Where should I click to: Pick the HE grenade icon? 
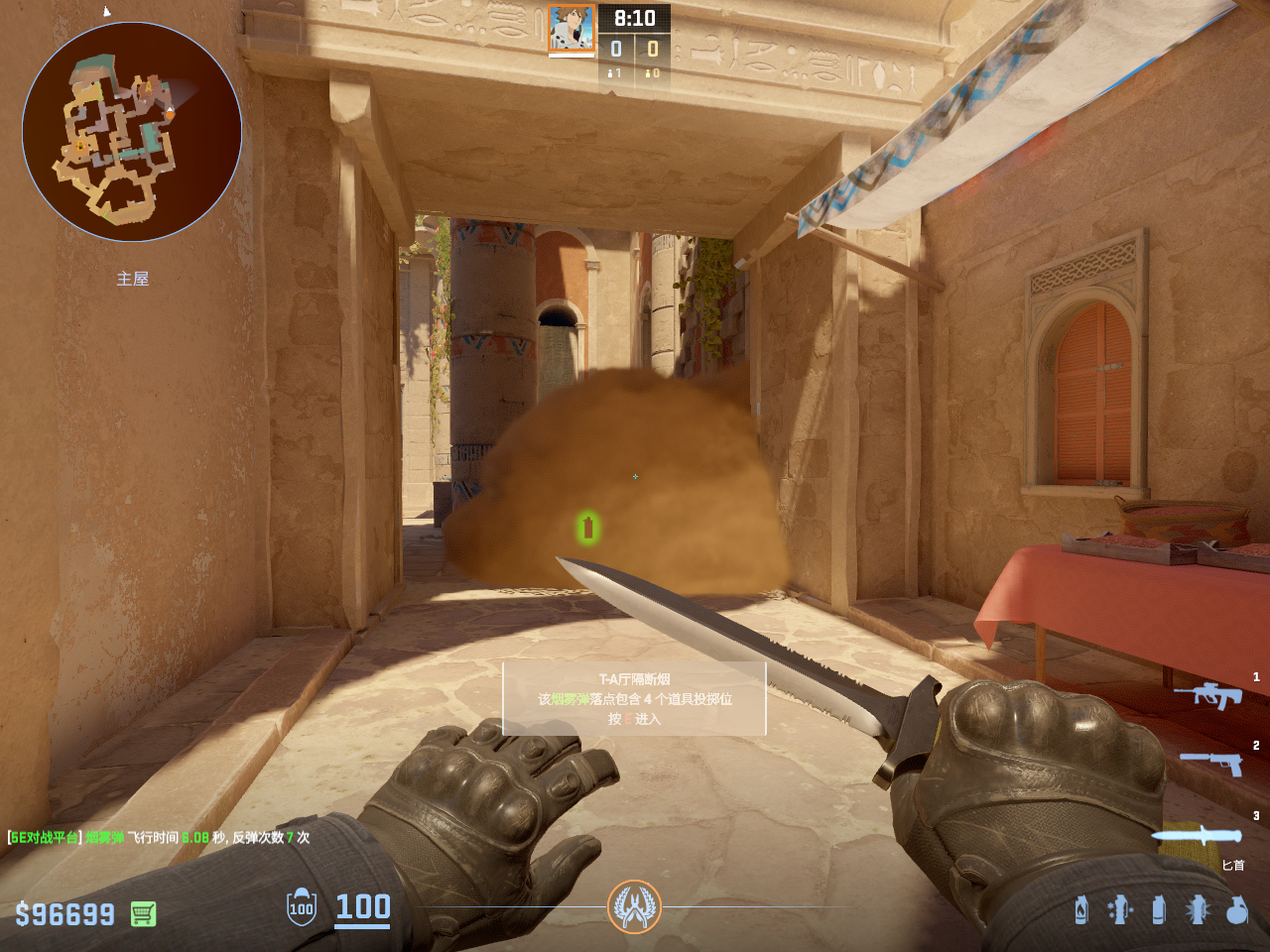tap(1236, 909)
